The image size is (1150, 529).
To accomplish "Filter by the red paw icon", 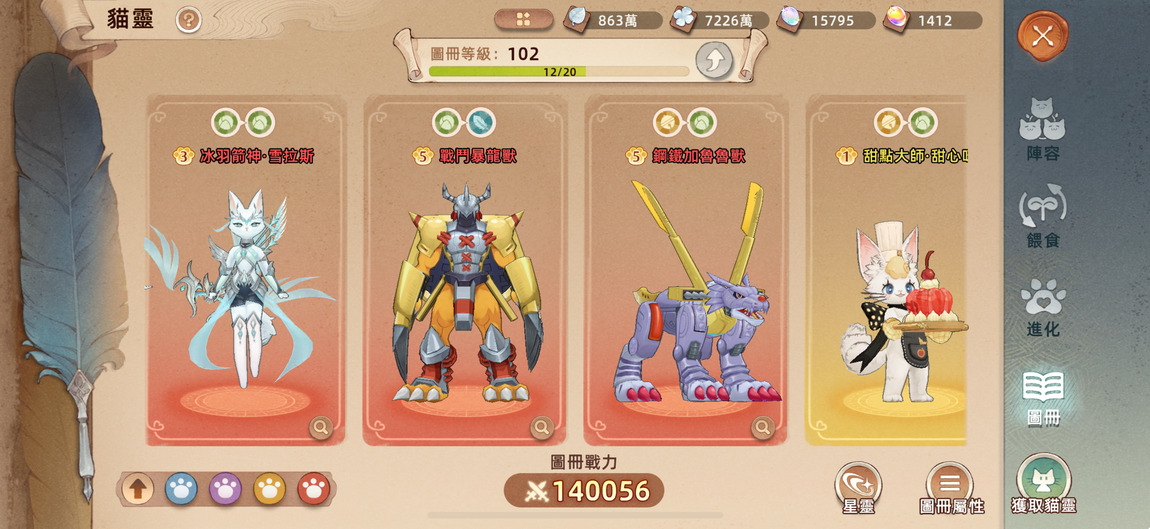I will (x=313, y=489).
